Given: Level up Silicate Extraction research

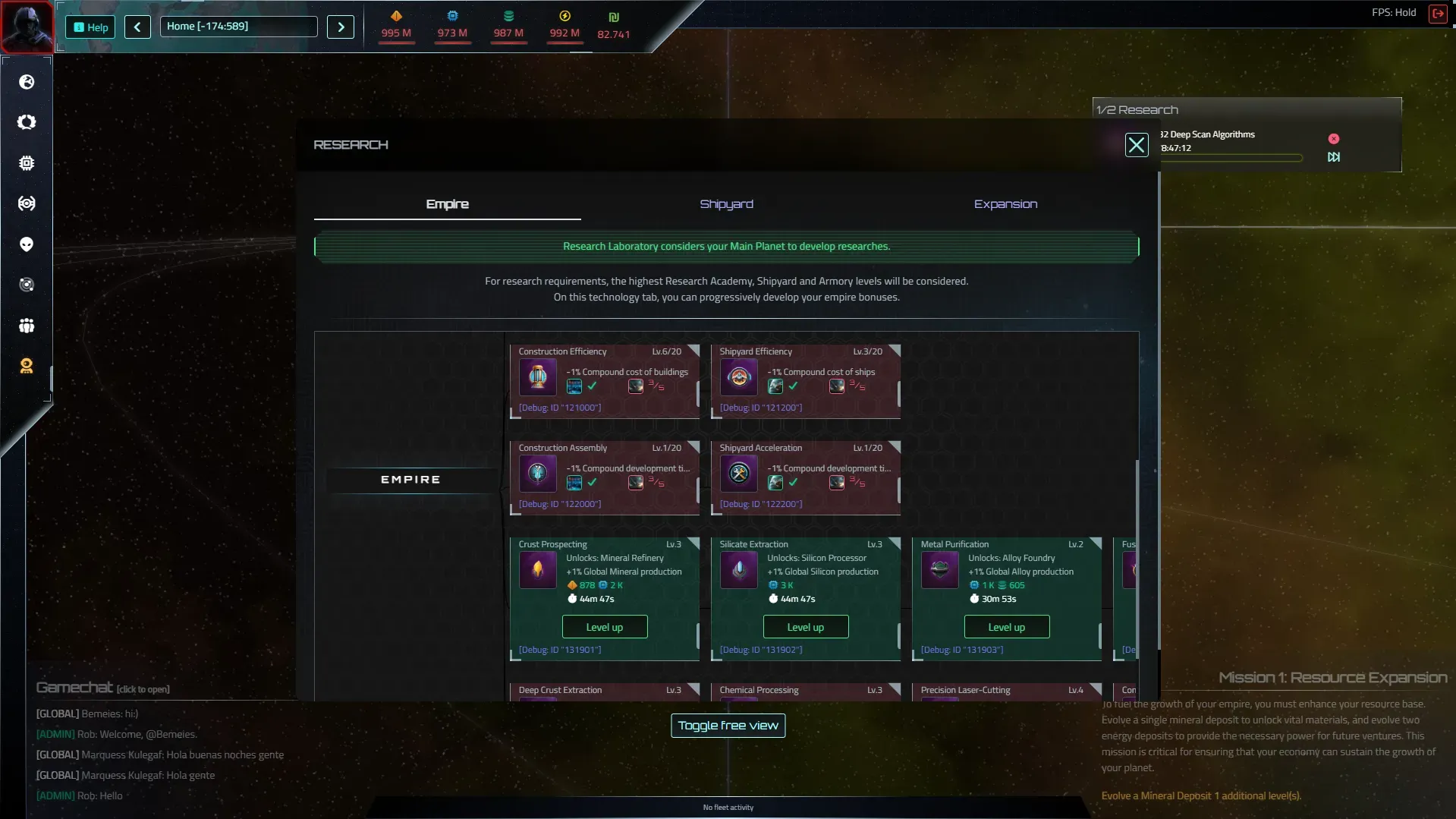Looking at the screenshot, I should pyautogui.click(x=805, y=627).
